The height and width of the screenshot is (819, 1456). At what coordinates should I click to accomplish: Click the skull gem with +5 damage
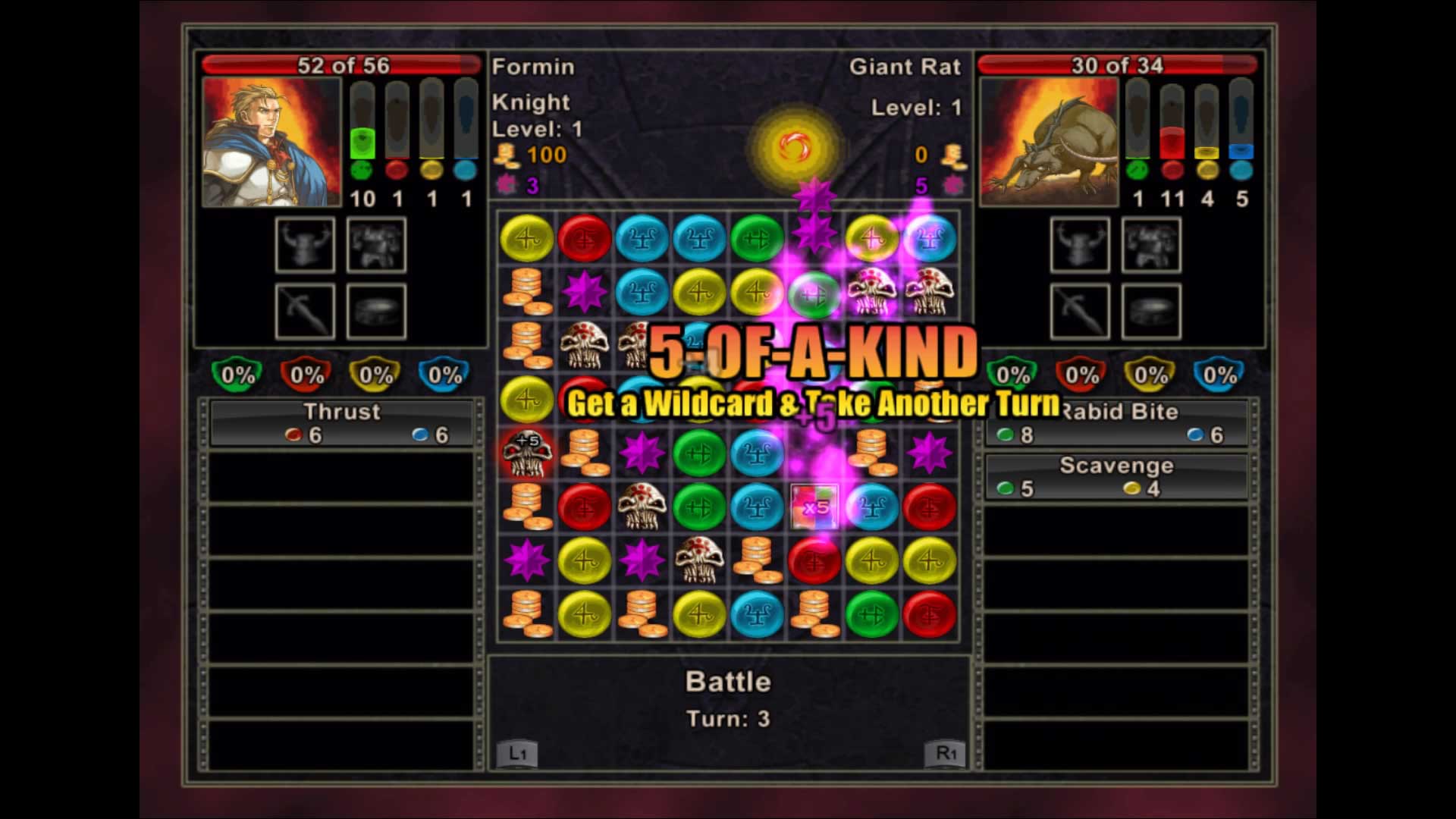[x=527, y=451]
